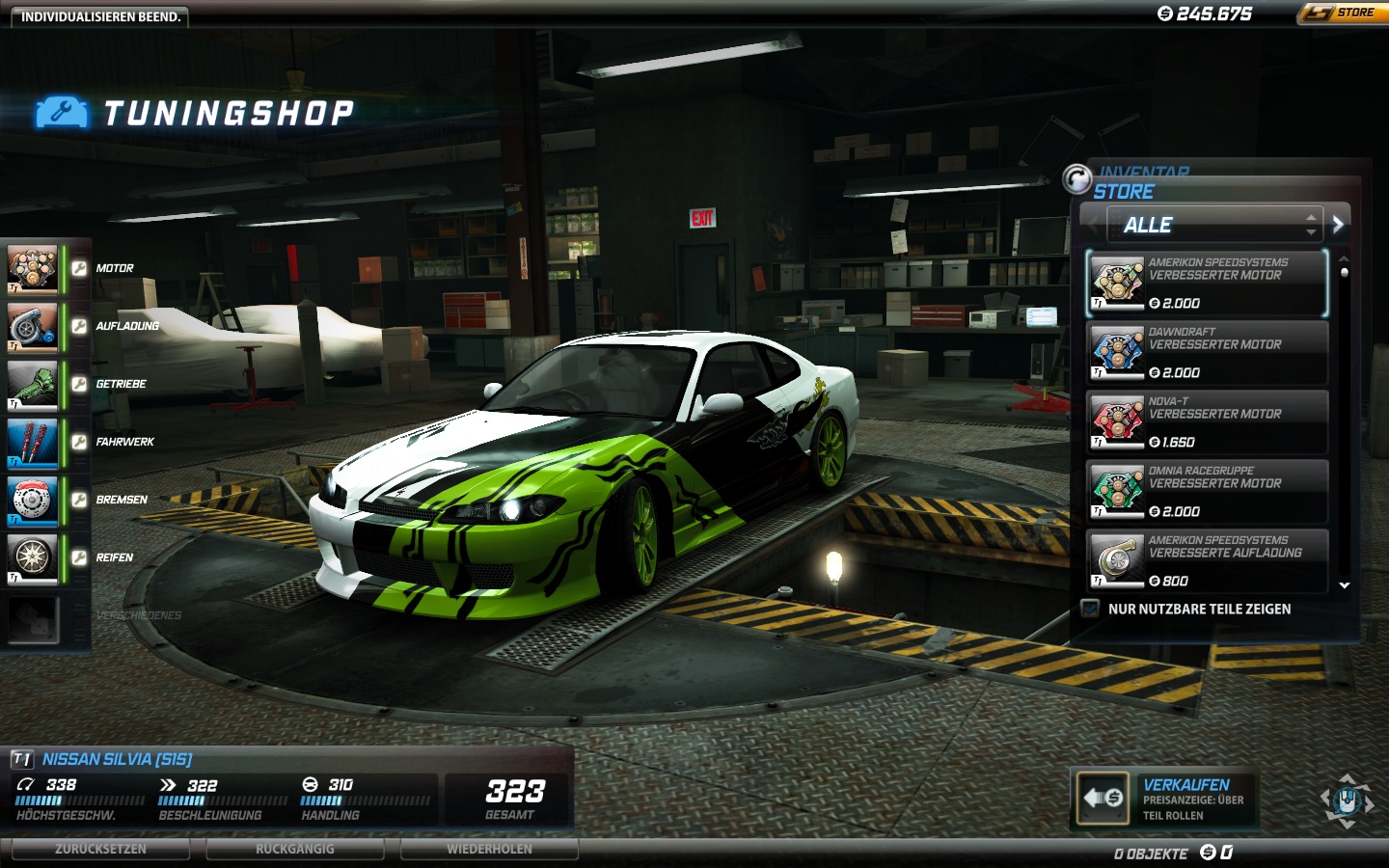This screenshot has height=868, width=1389.
Task: Select Amerikon Speedsystems Verbesserte Aufladung
Action: 1207,560
